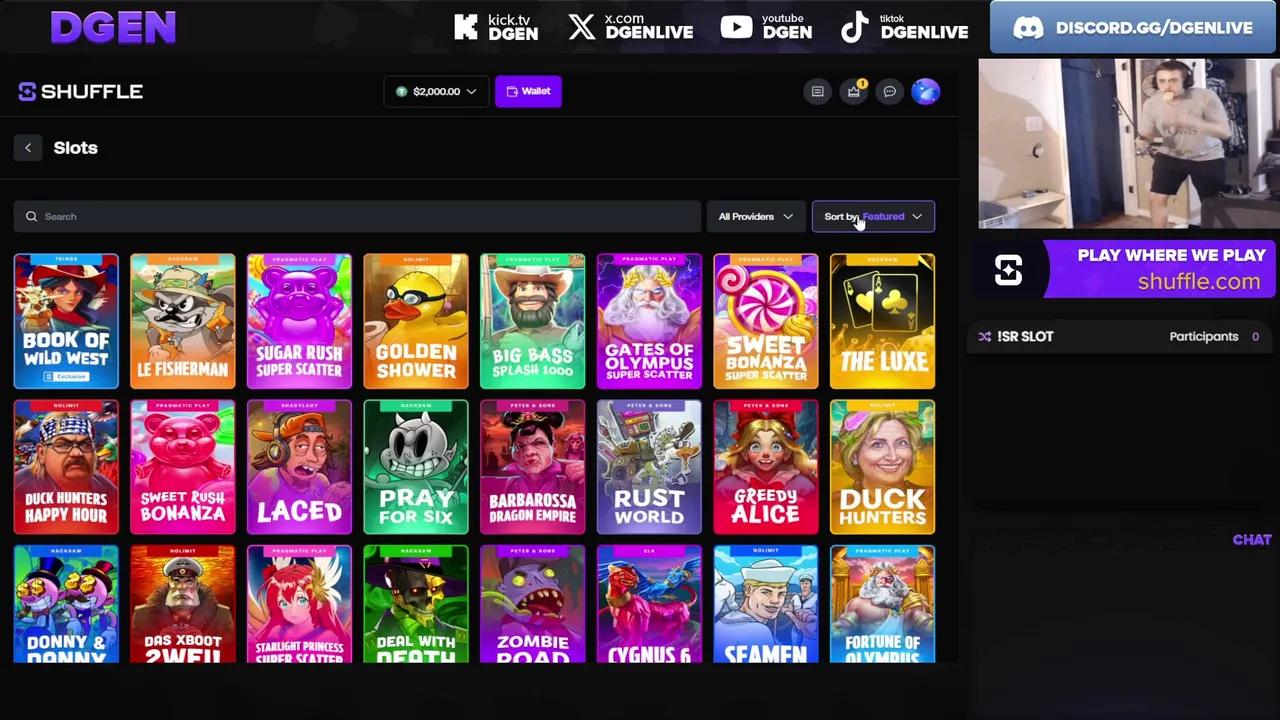Open the Gates of Olympus Super Scatter thumbnail
This screenshot has height=720, width=1280.
click(649, 320)
